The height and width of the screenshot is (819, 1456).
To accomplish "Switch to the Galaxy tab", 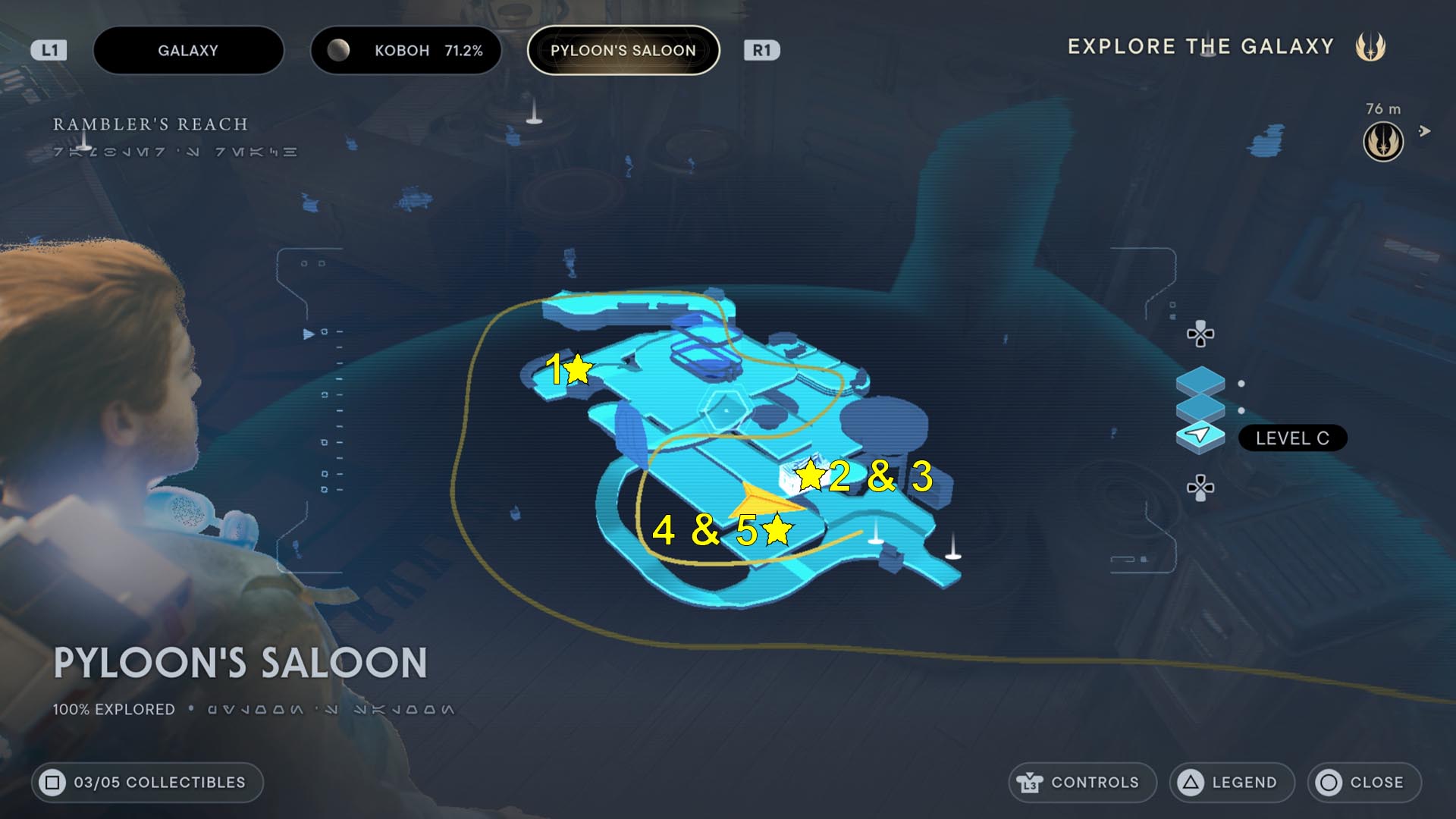I will coord(188,50).
